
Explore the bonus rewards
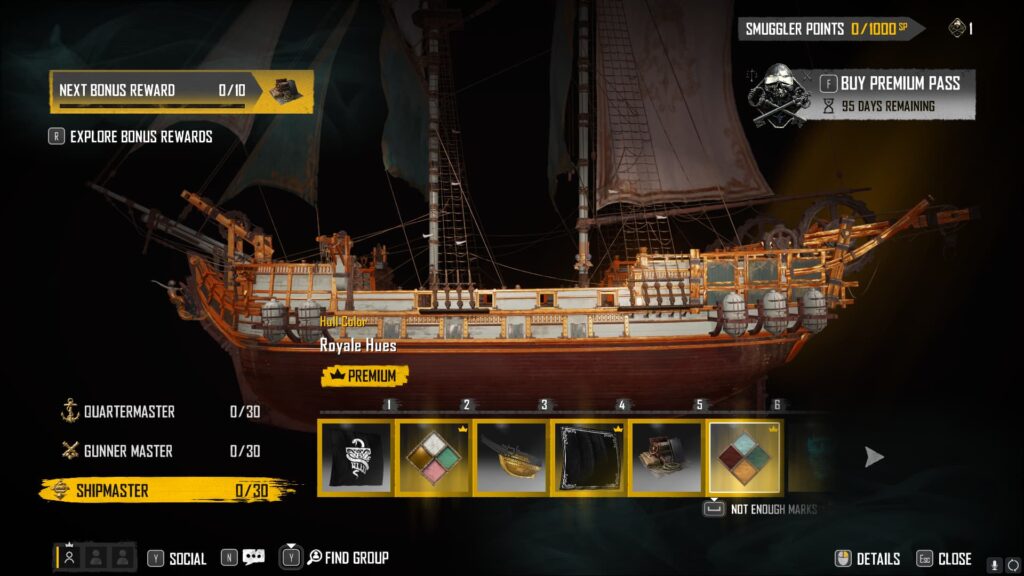(140, 136)
